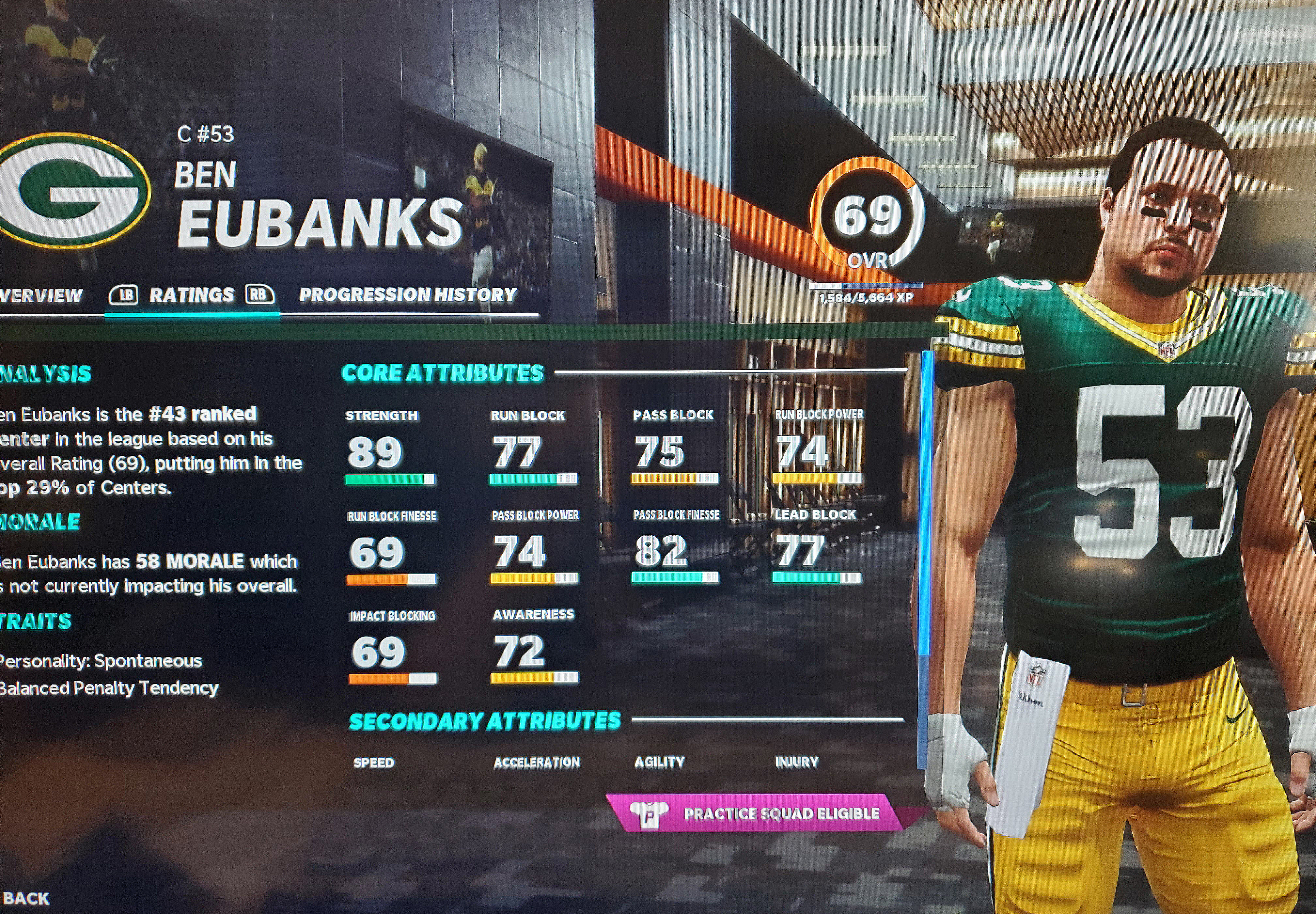Open the Progression History tab
The width and height of the screenshot is (1316, 914).
[407, 295]
